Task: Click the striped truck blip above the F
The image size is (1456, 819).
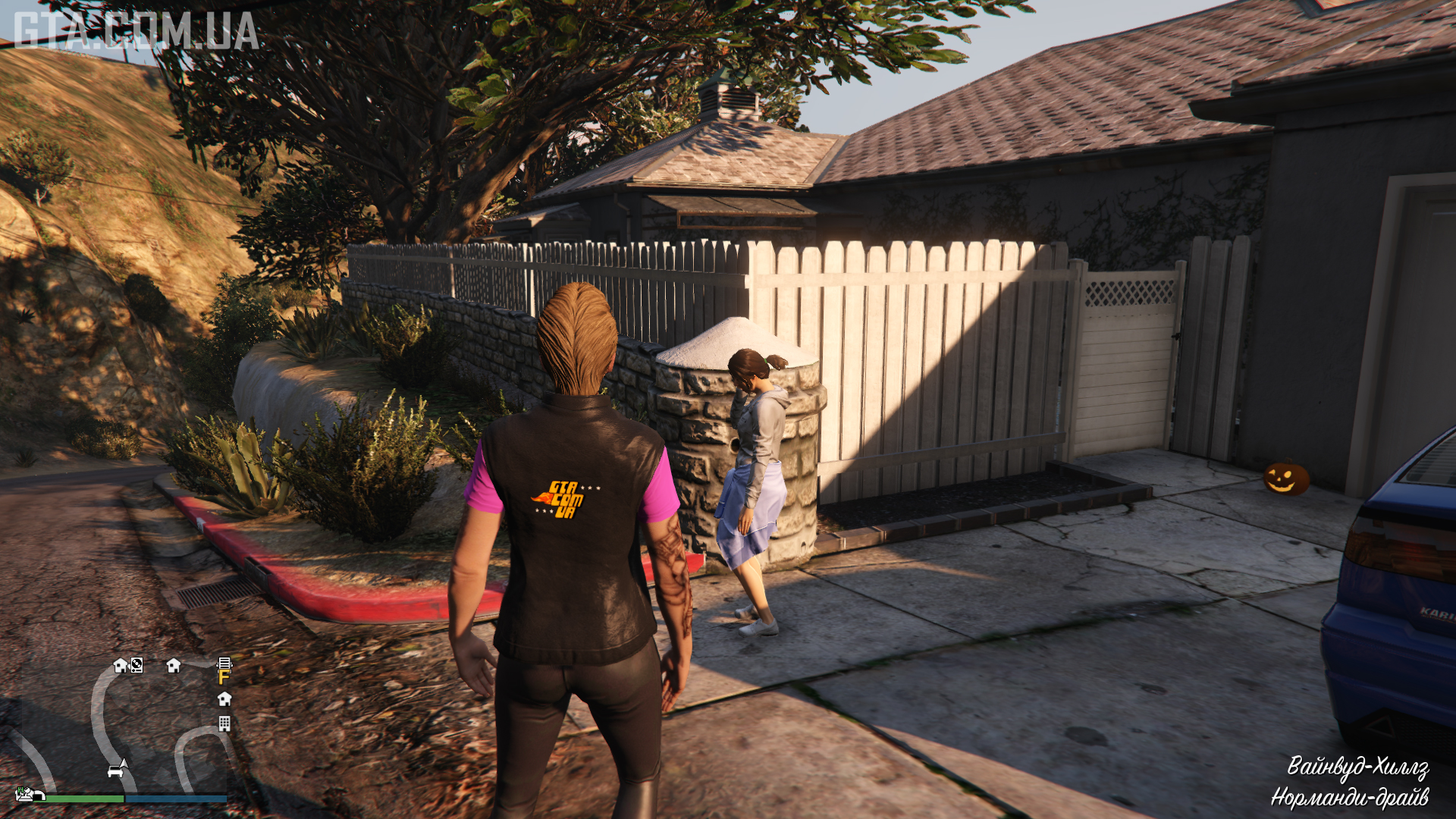Action: (x=224, y=664)
